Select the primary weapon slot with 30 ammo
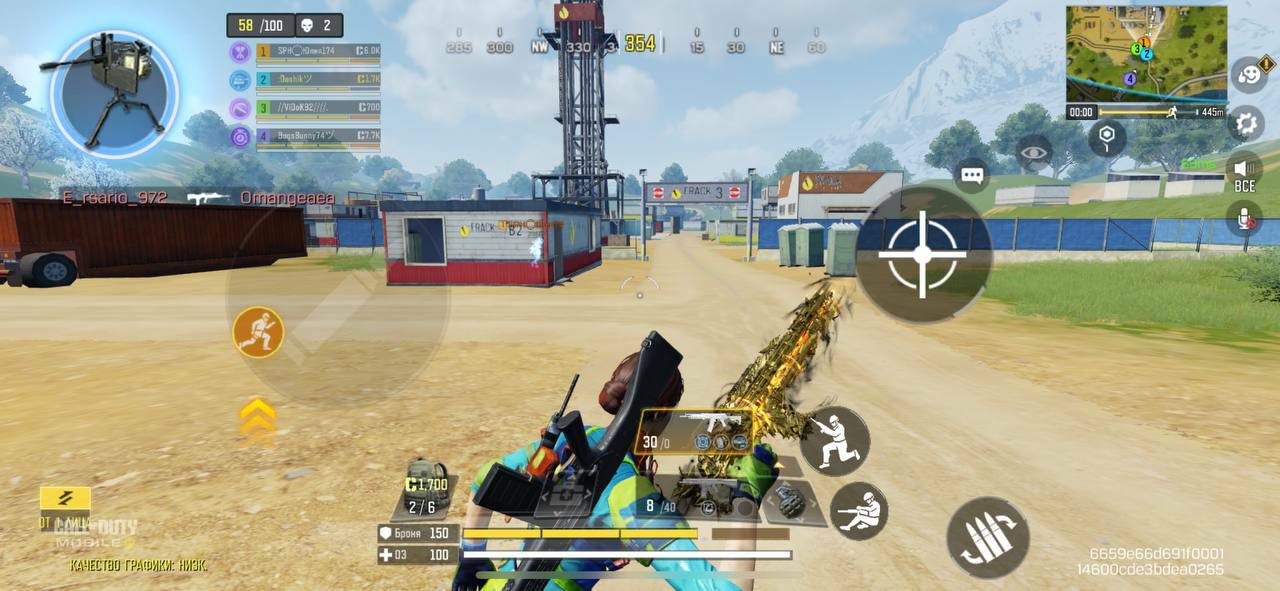The width and height of the screenshot is (1280, 591). (695, 431)
